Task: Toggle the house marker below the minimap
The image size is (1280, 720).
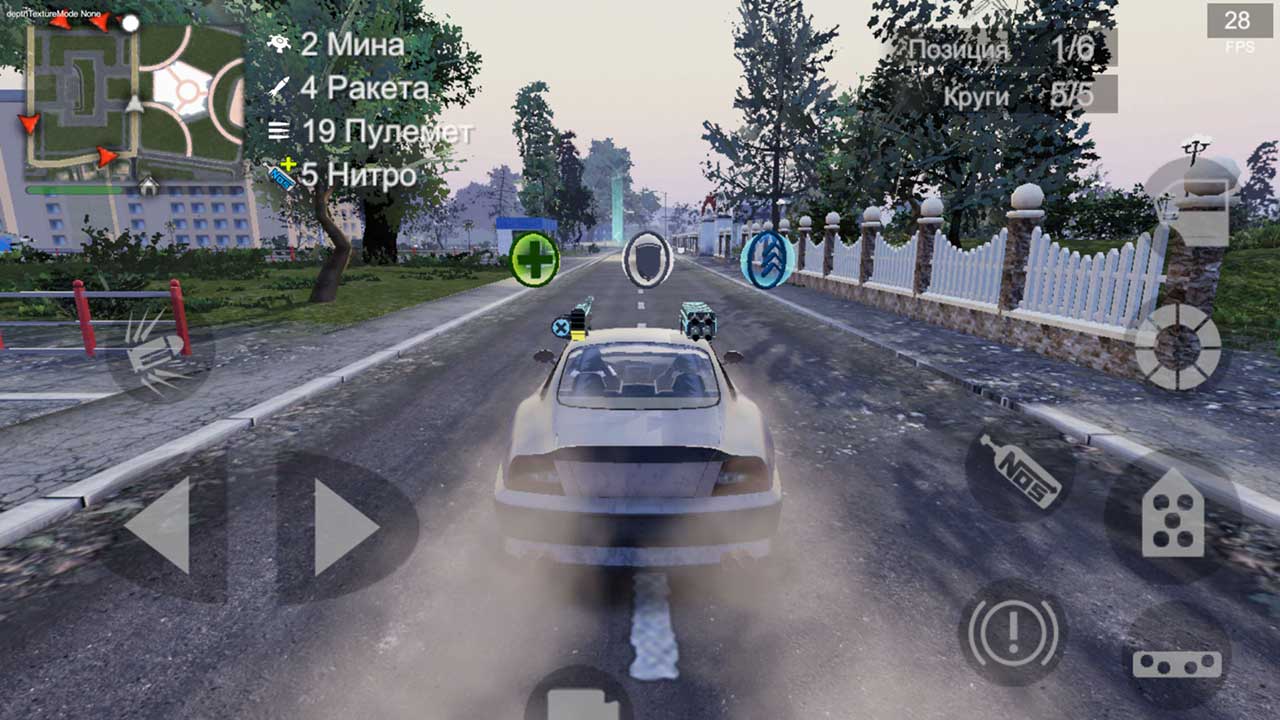Action: (x=146, y=186)
